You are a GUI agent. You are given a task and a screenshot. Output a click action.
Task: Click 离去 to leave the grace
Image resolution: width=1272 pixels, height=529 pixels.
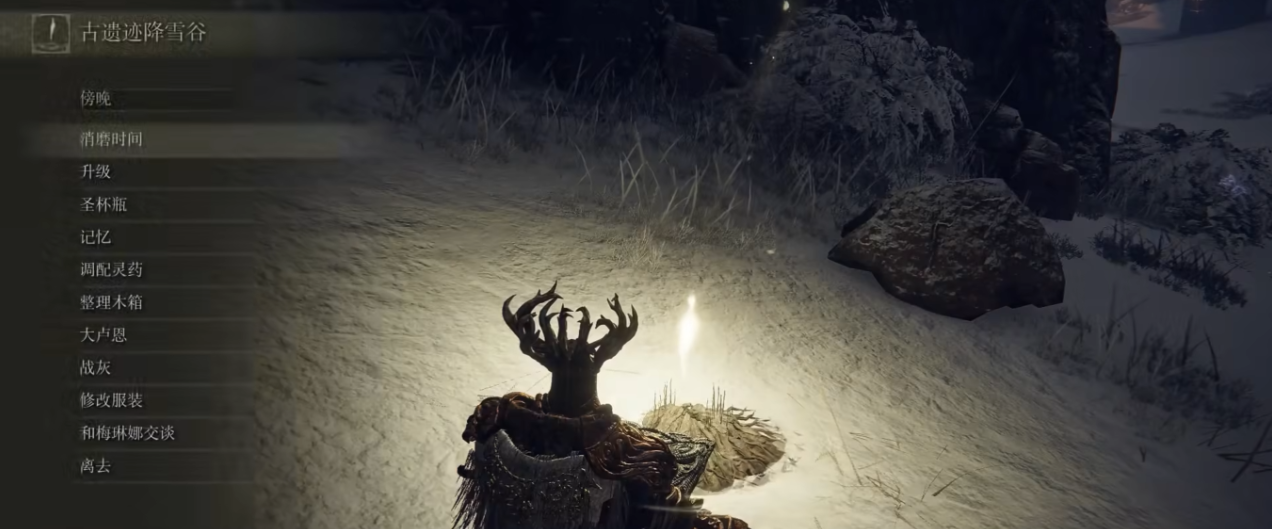[x=96, y=465]
